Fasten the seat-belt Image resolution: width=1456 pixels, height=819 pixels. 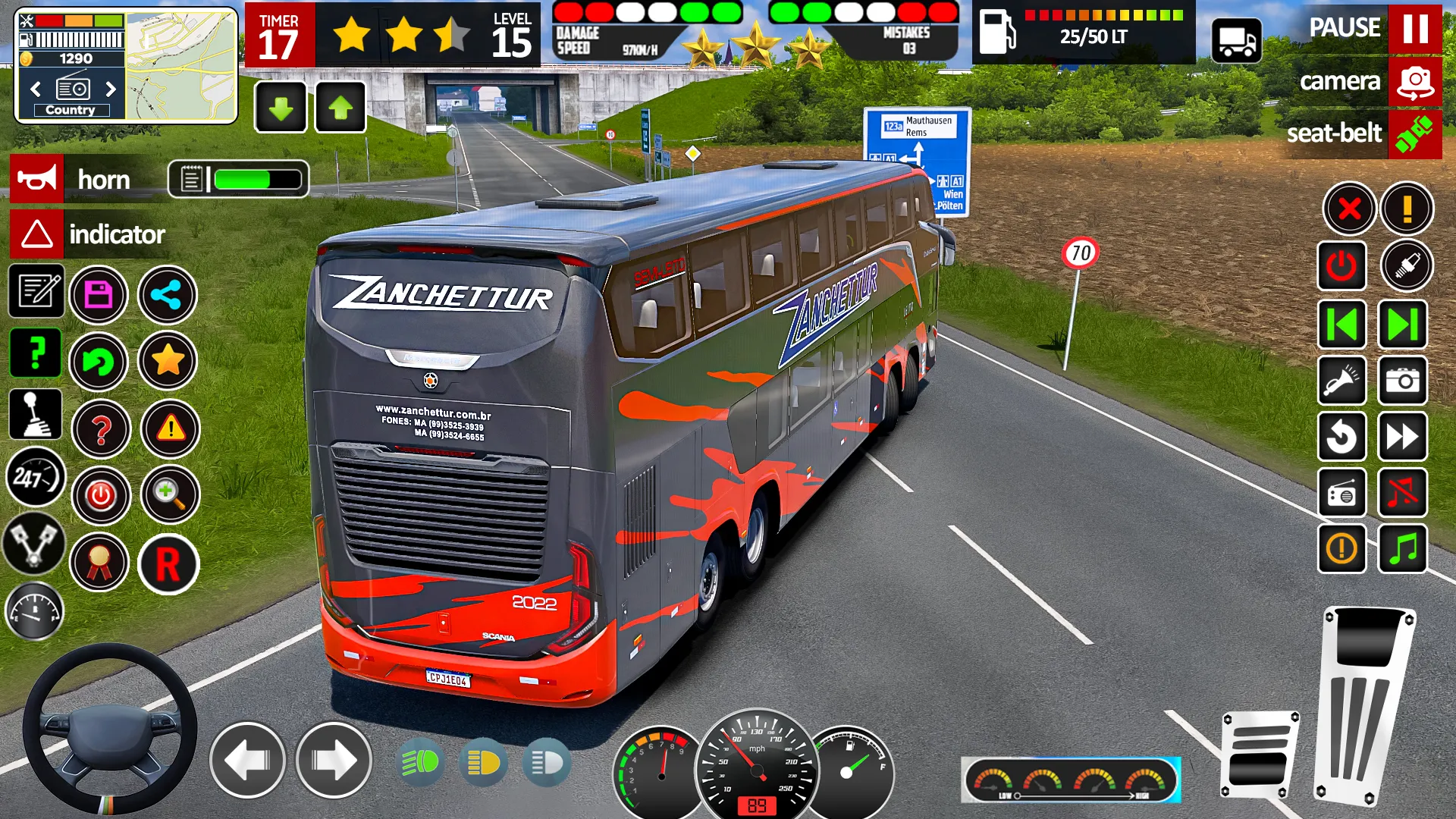1414,135
